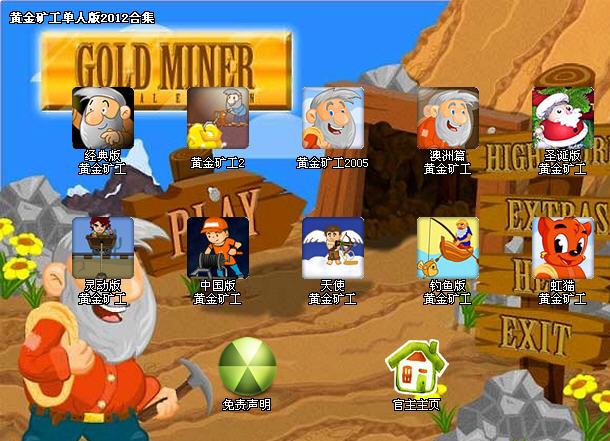Open 天使黄金矿工 angel game

click(x=333, y=248)
